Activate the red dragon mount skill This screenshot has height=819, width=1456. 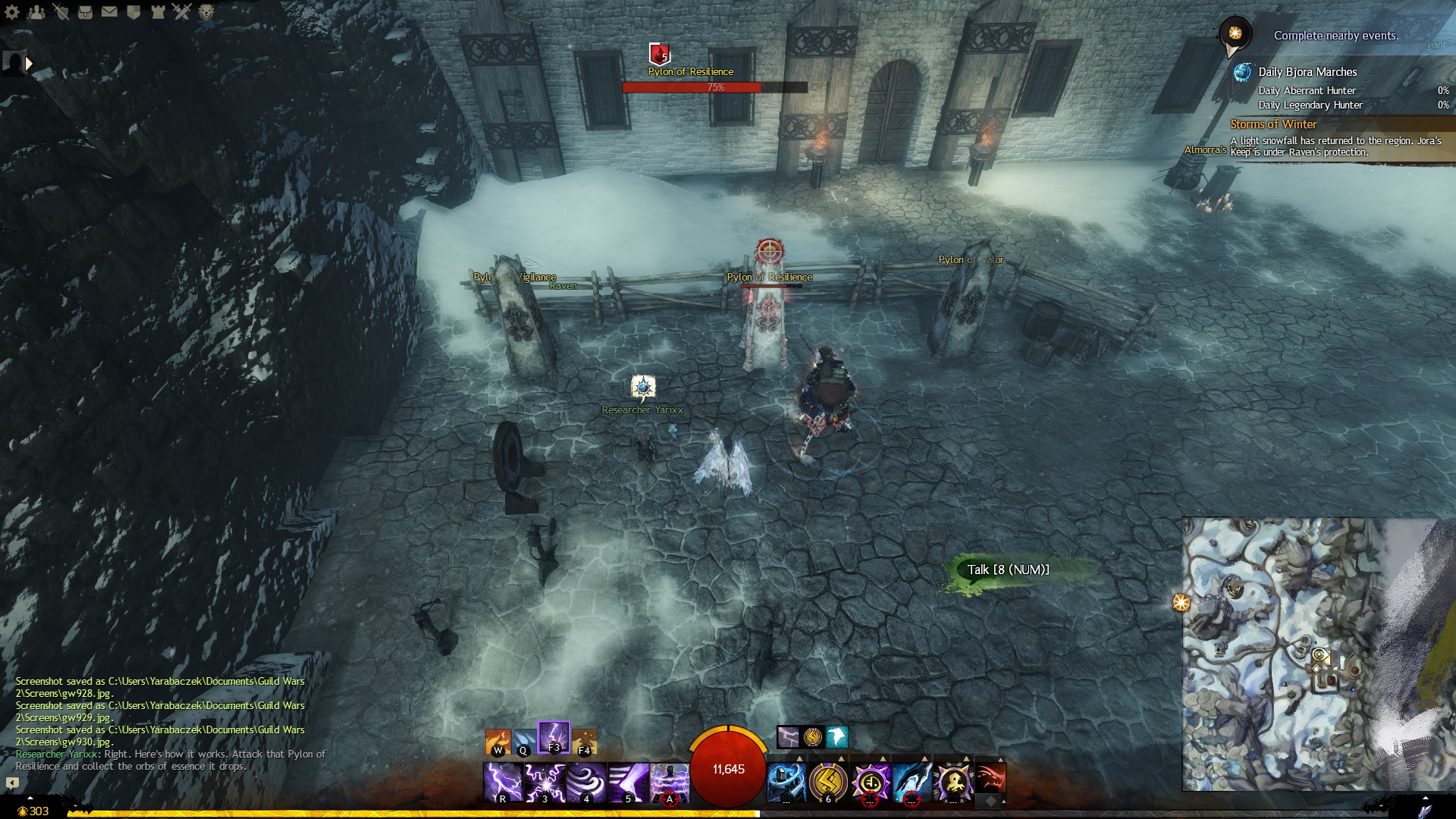point(990,778)
